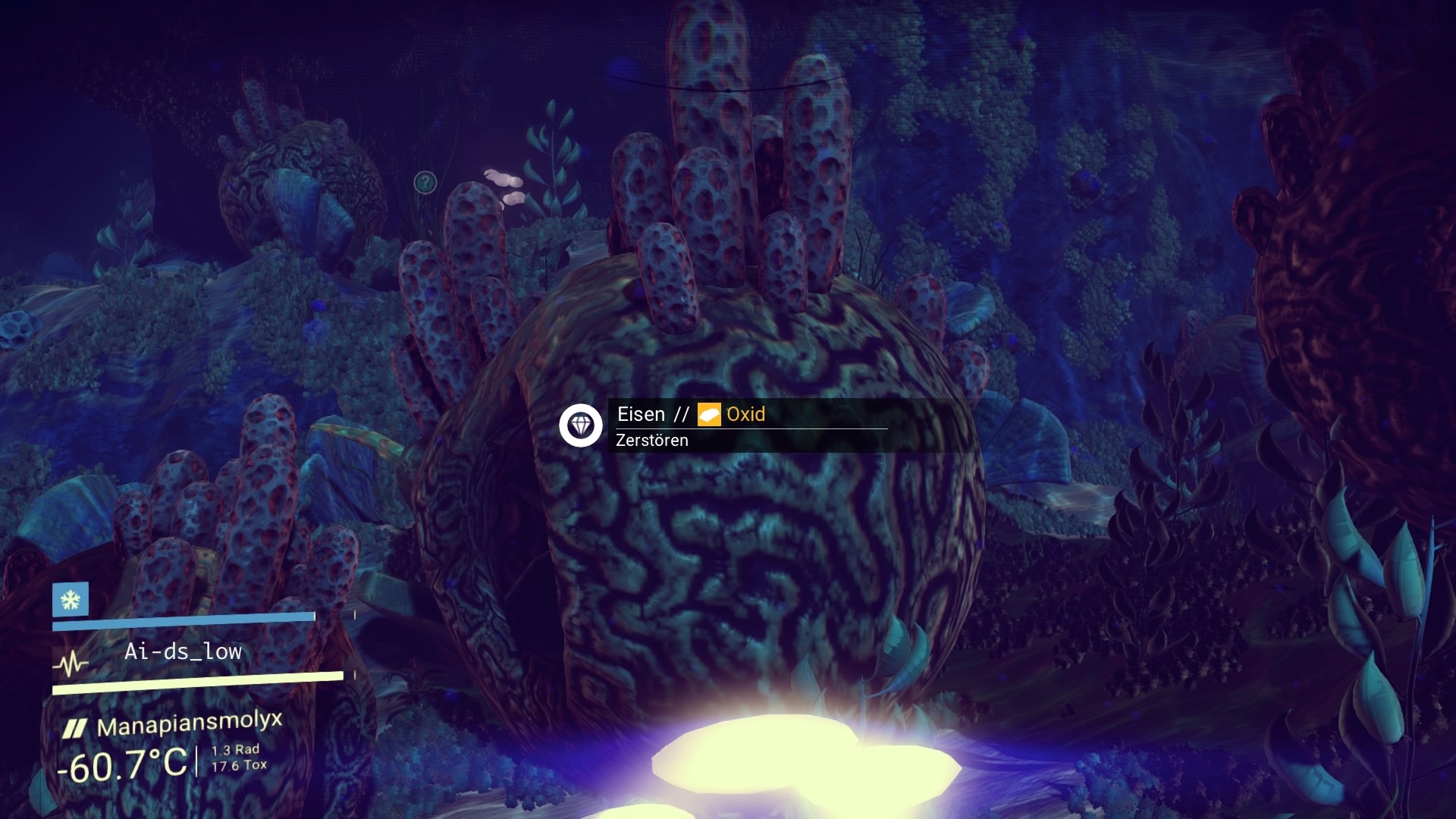Select the heartbeat life support icon
The height and width of the screenshot is (819, 1456).
71,664
